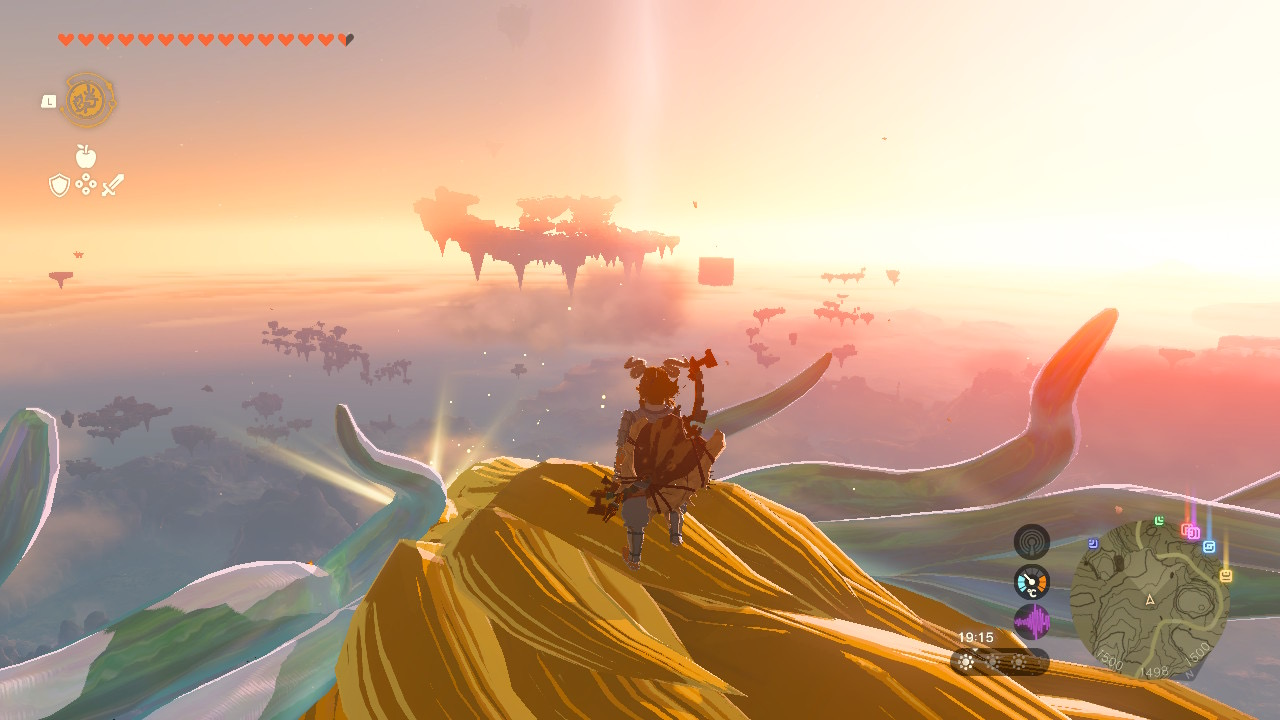
Task: Choose the sword weapon quick-select icon
Action: pyautogui.click(x=113, y=185)
